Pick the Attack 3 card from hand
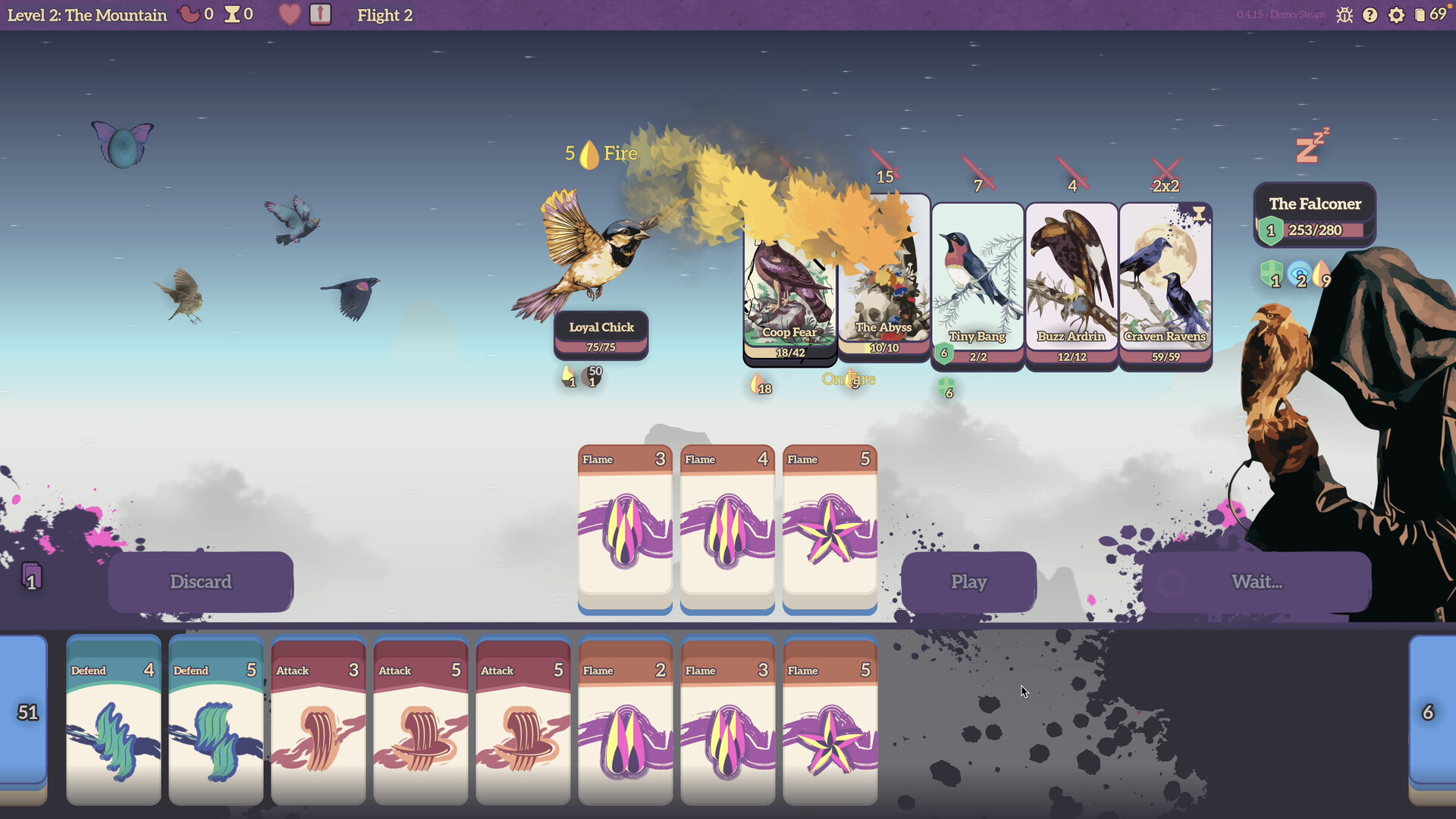Image resolution: width=1456 pixels, height=819 pixels. click(x=318, y=720)
